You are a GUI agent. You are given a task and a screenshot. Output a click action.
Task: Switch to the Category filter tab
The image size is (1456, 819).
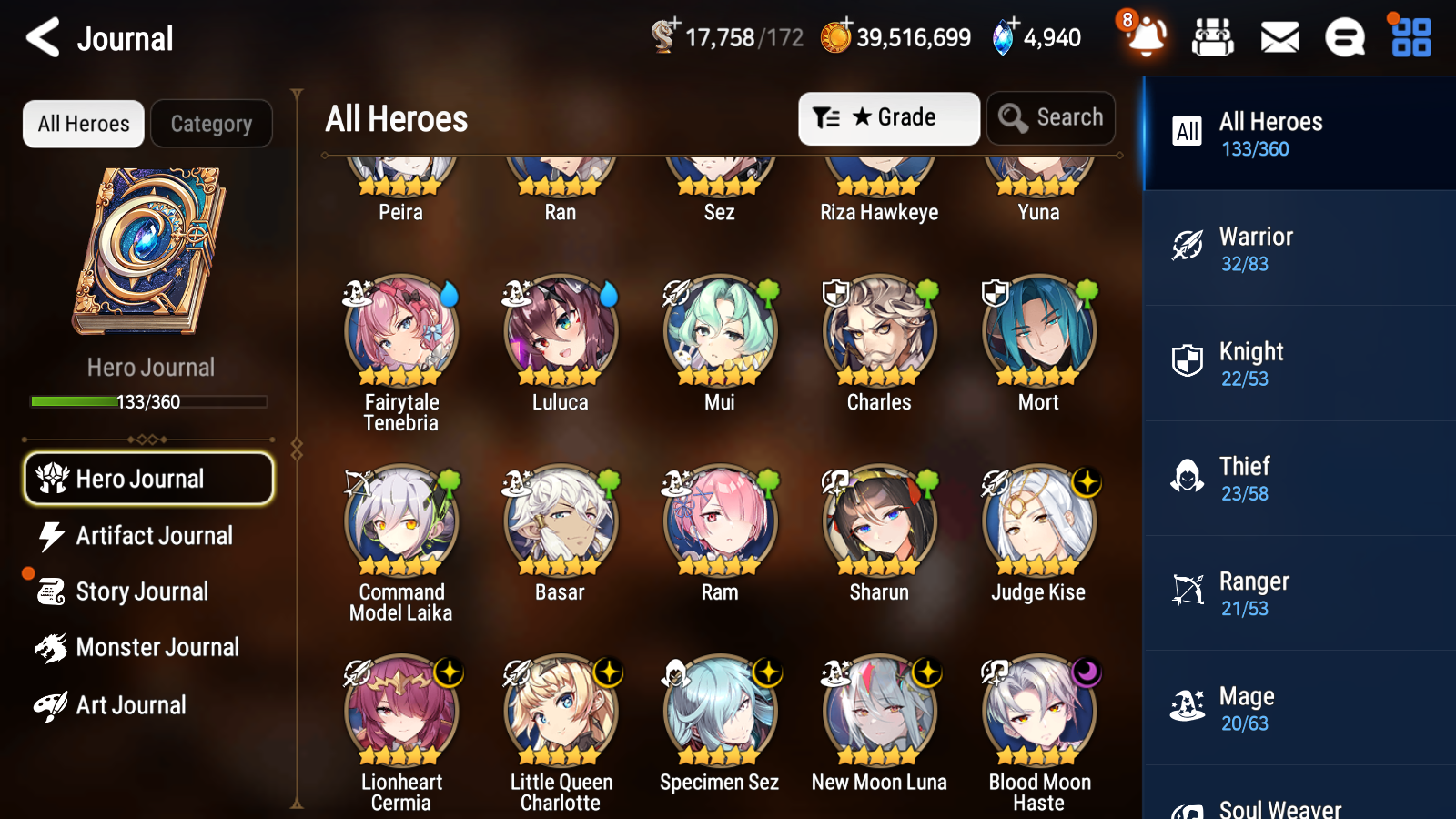tap(211, 124)
